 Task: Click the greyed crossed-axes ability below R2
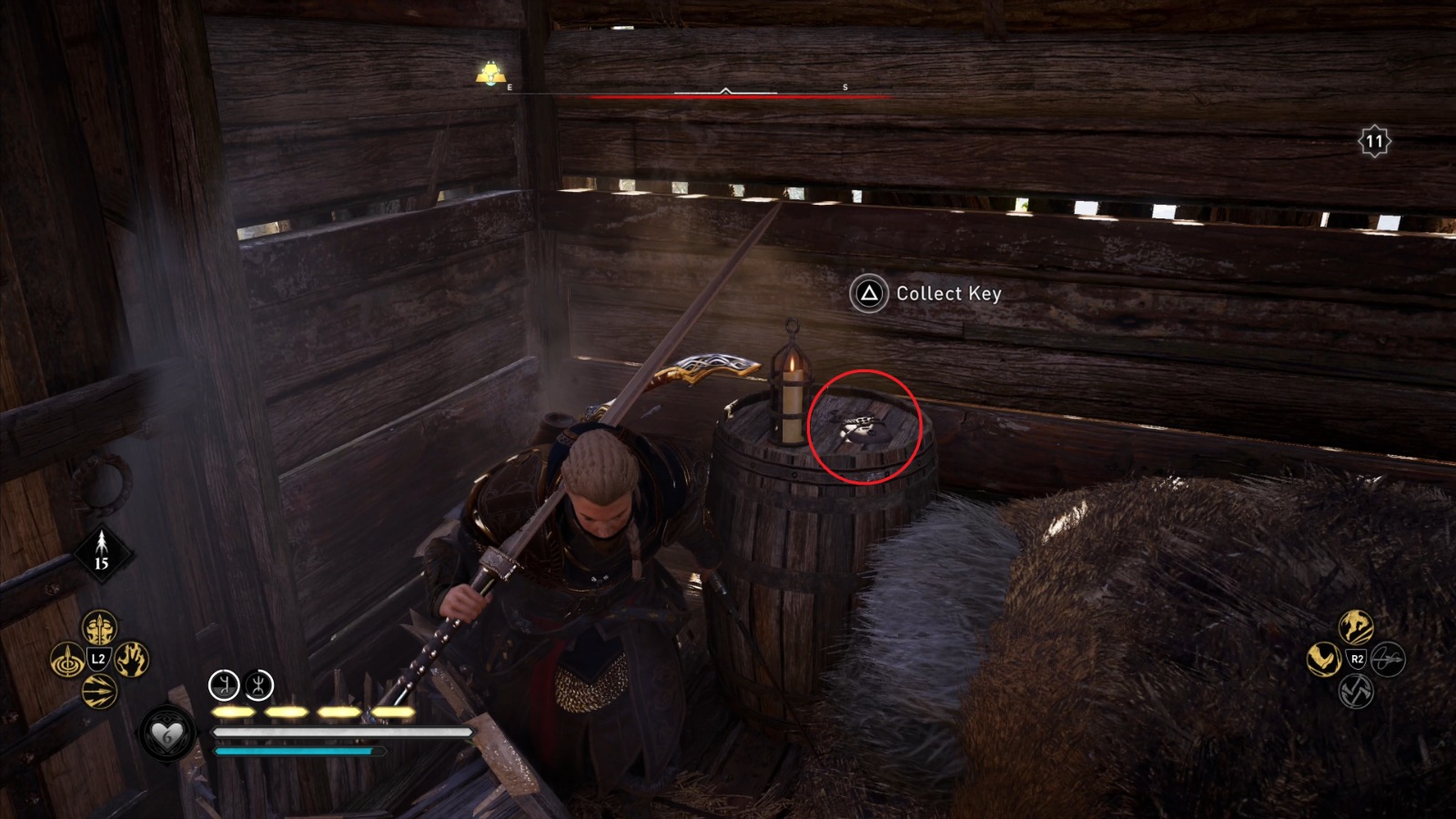click(1355, 691)
